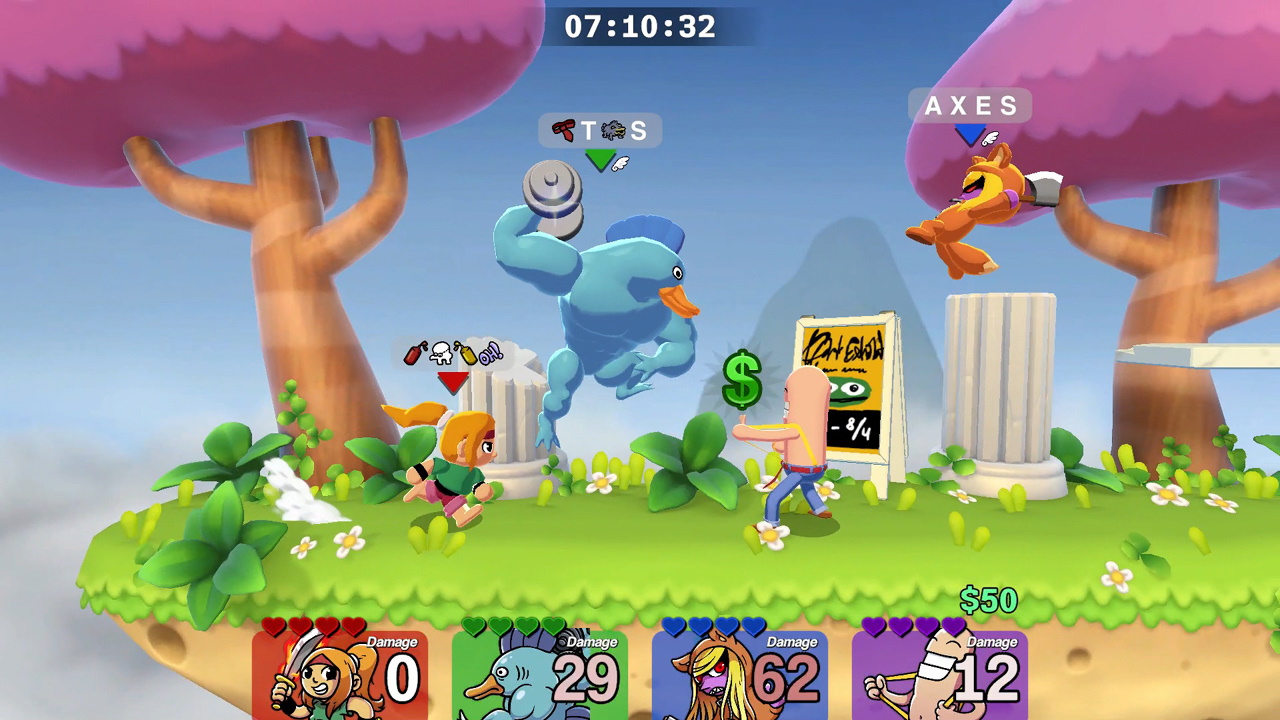Click the red ribbon icon in the T-S nametag
This screenshot has width=1280, height=720.
click(563, 130)
